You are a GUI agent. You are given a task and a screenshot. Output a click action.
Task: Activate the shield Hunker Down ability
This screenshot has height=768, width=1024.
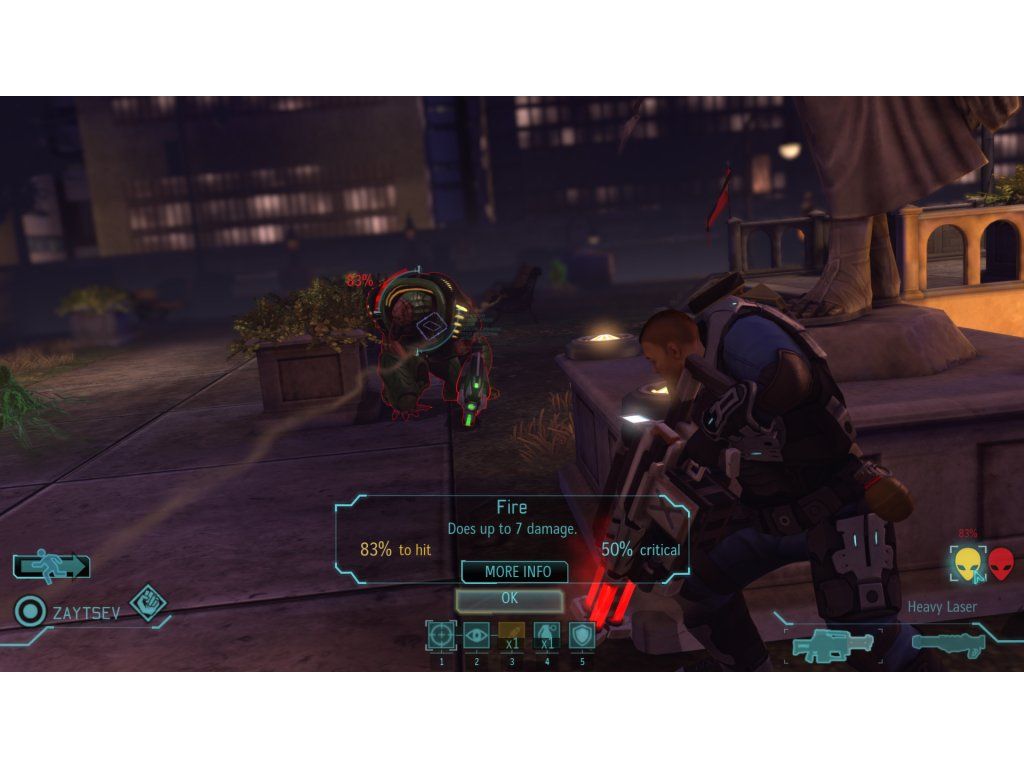[582, 635]
